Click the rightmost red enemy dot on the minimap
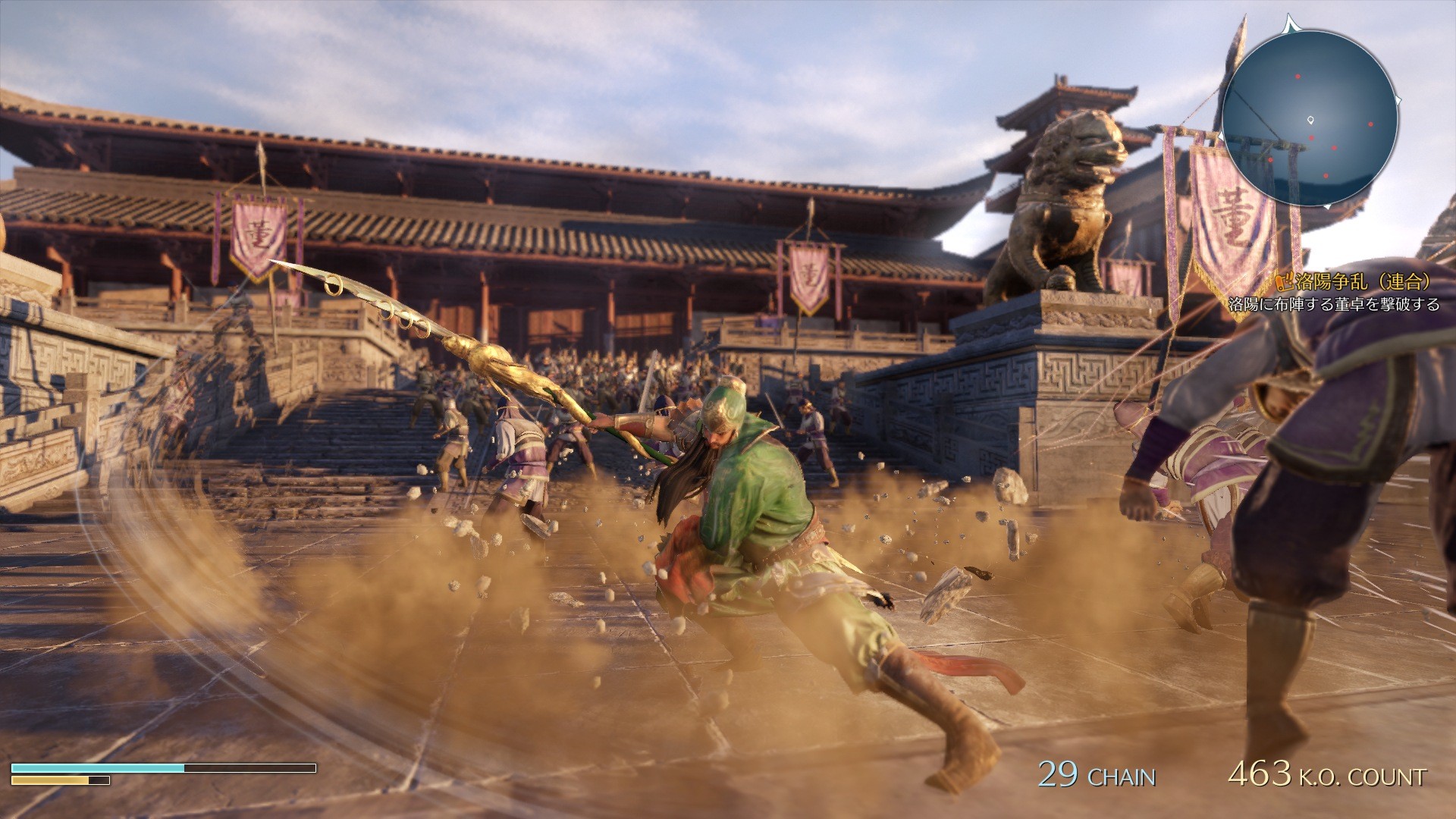The image size is (1456, 819). click(1371, 124)
